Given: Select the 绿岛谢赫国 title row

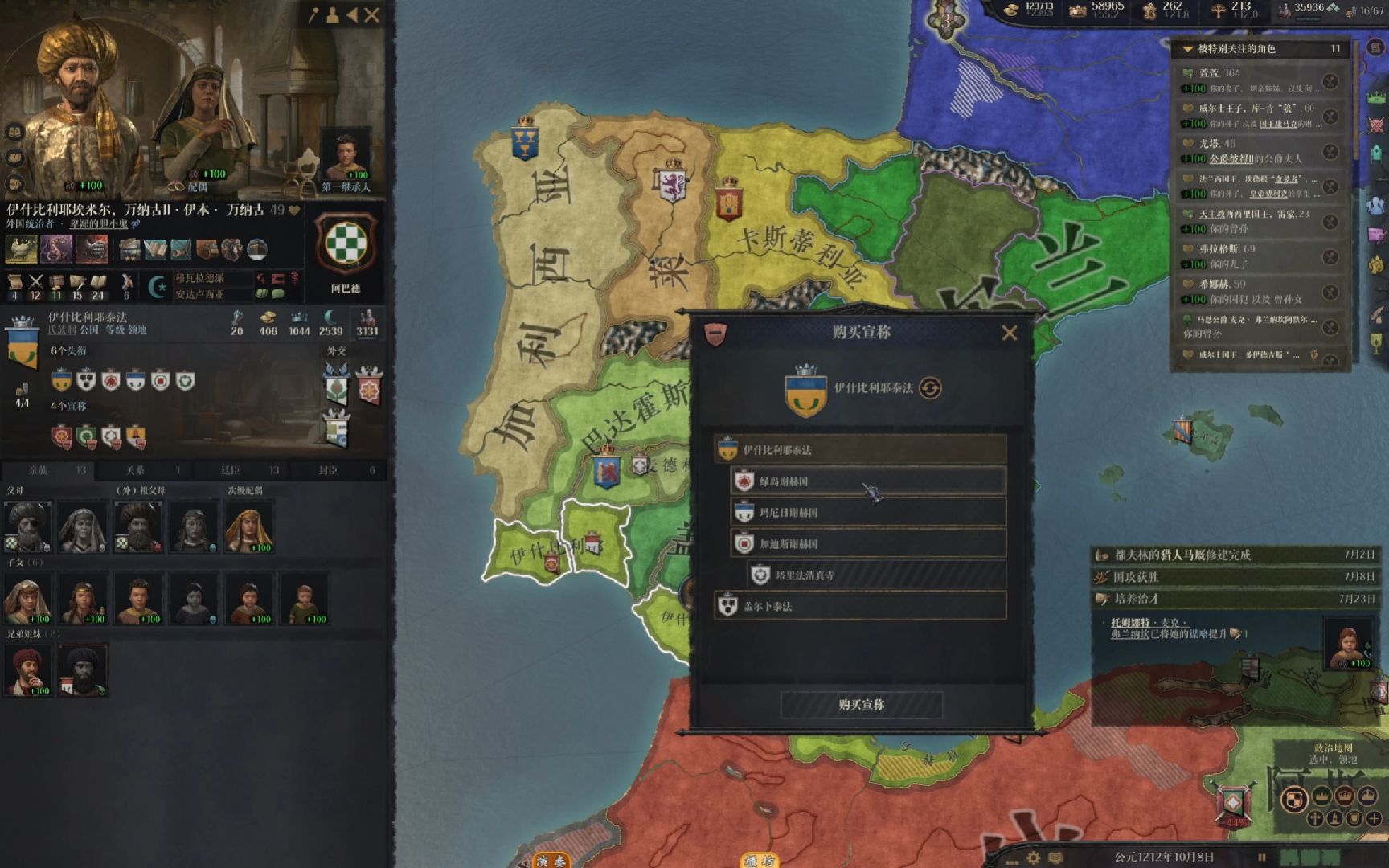Looking at the screenshot, I should 868,481.
